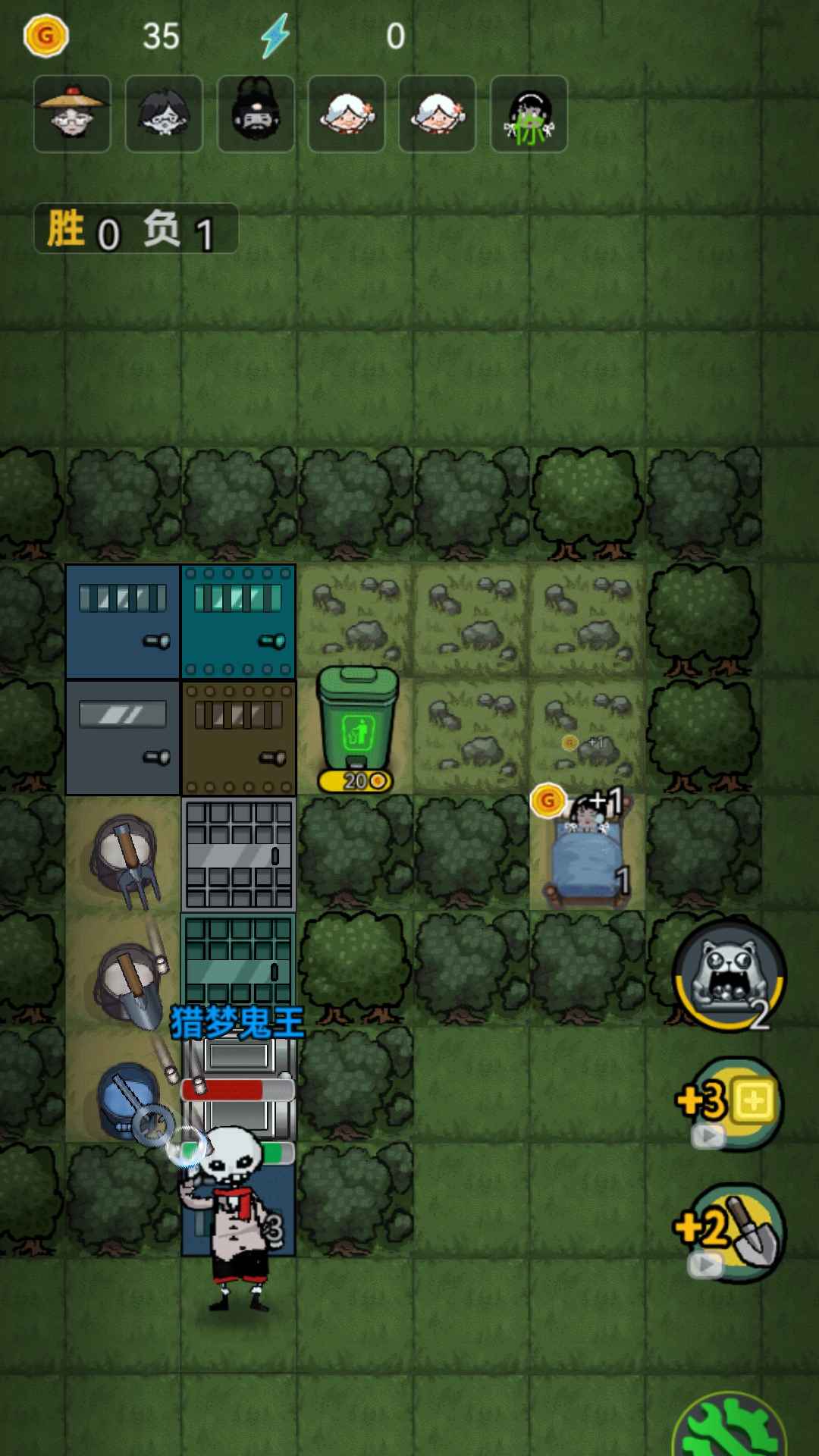Collect the gold coin above the bed

tap(548, 801)
